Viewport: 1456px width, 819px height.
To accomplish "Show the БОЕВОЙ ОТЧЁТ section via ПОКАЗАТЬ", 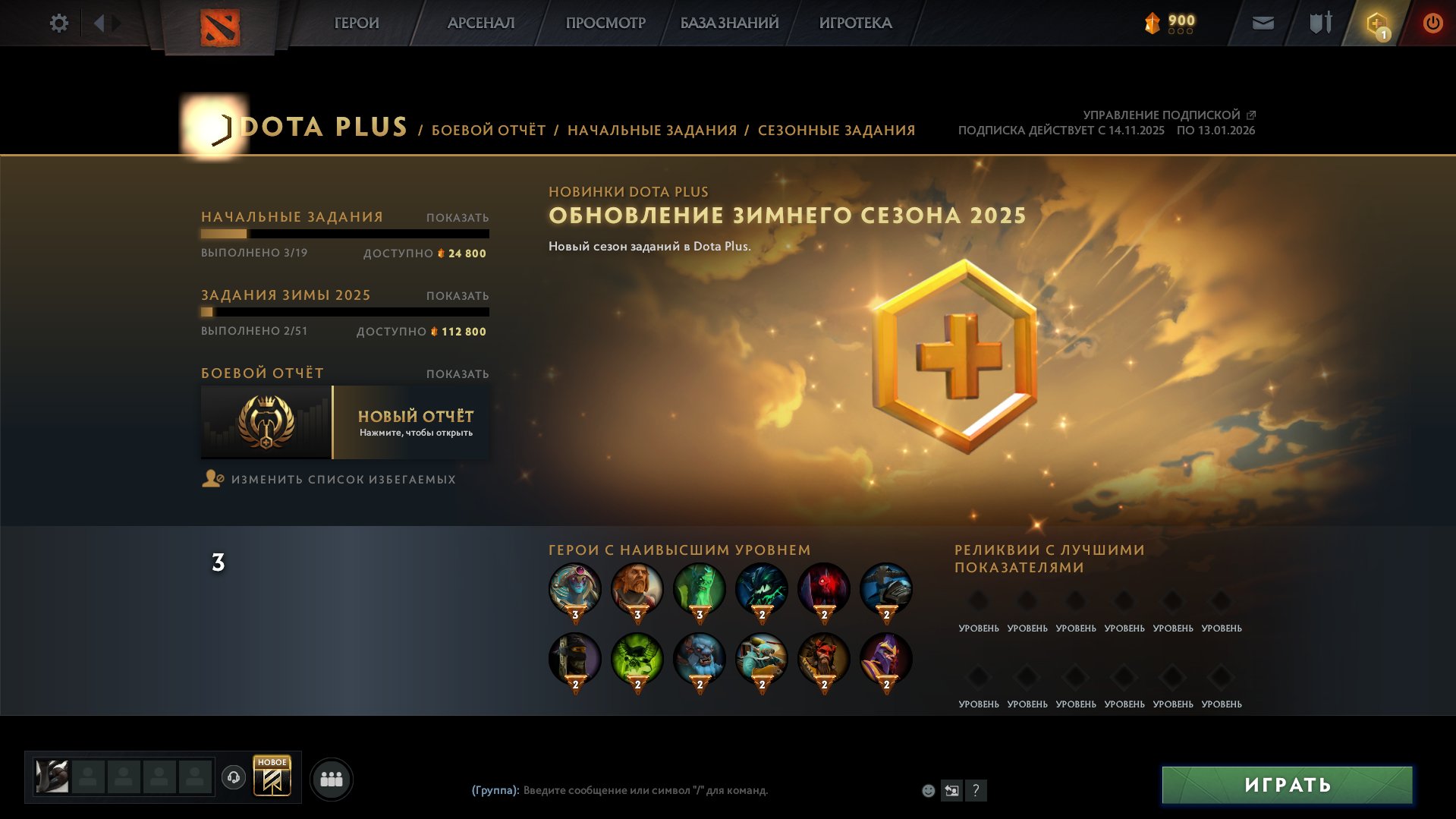I will point(457,374).
